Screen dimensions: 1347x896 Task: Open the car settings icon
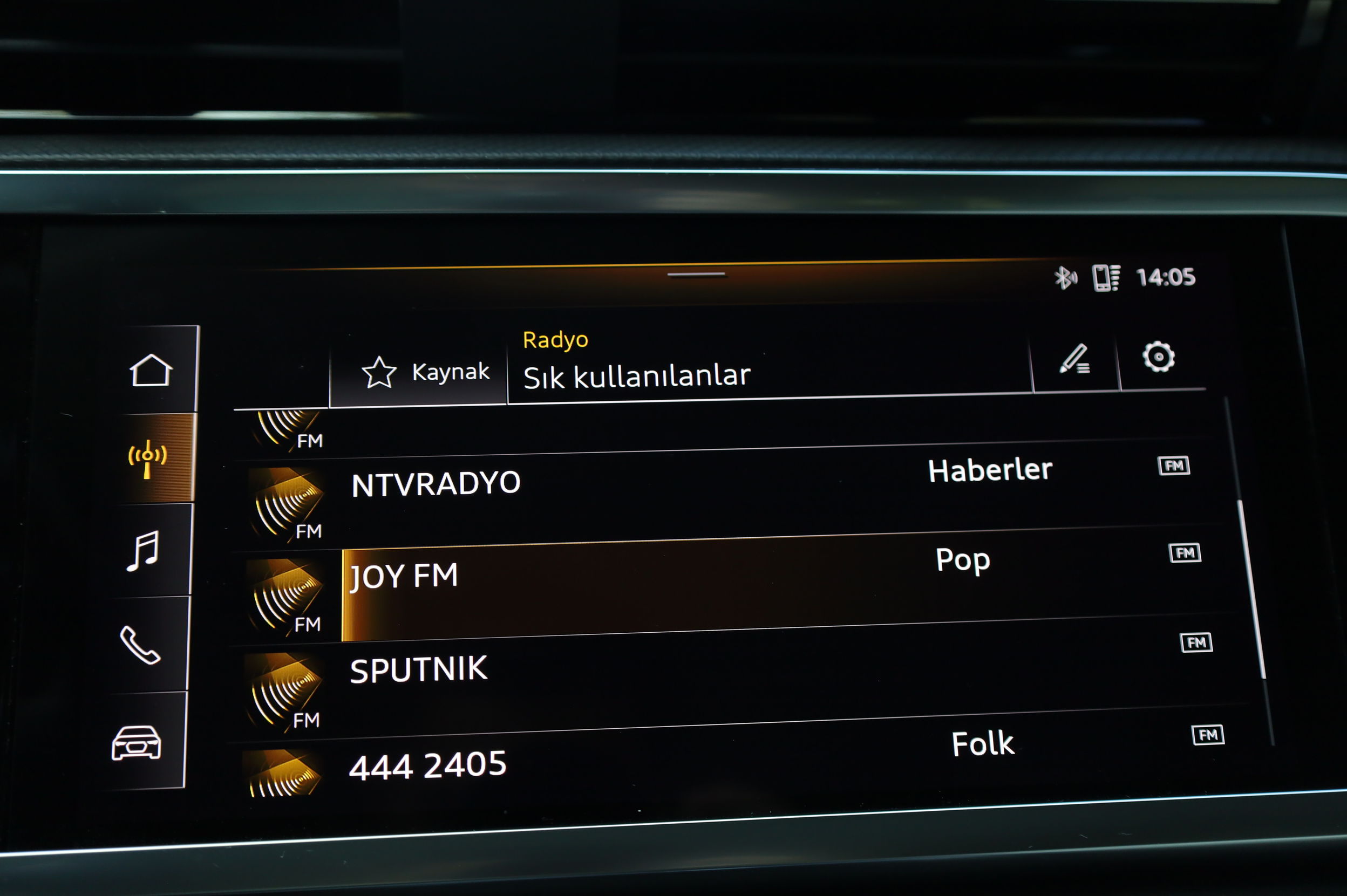pos(136,742)
